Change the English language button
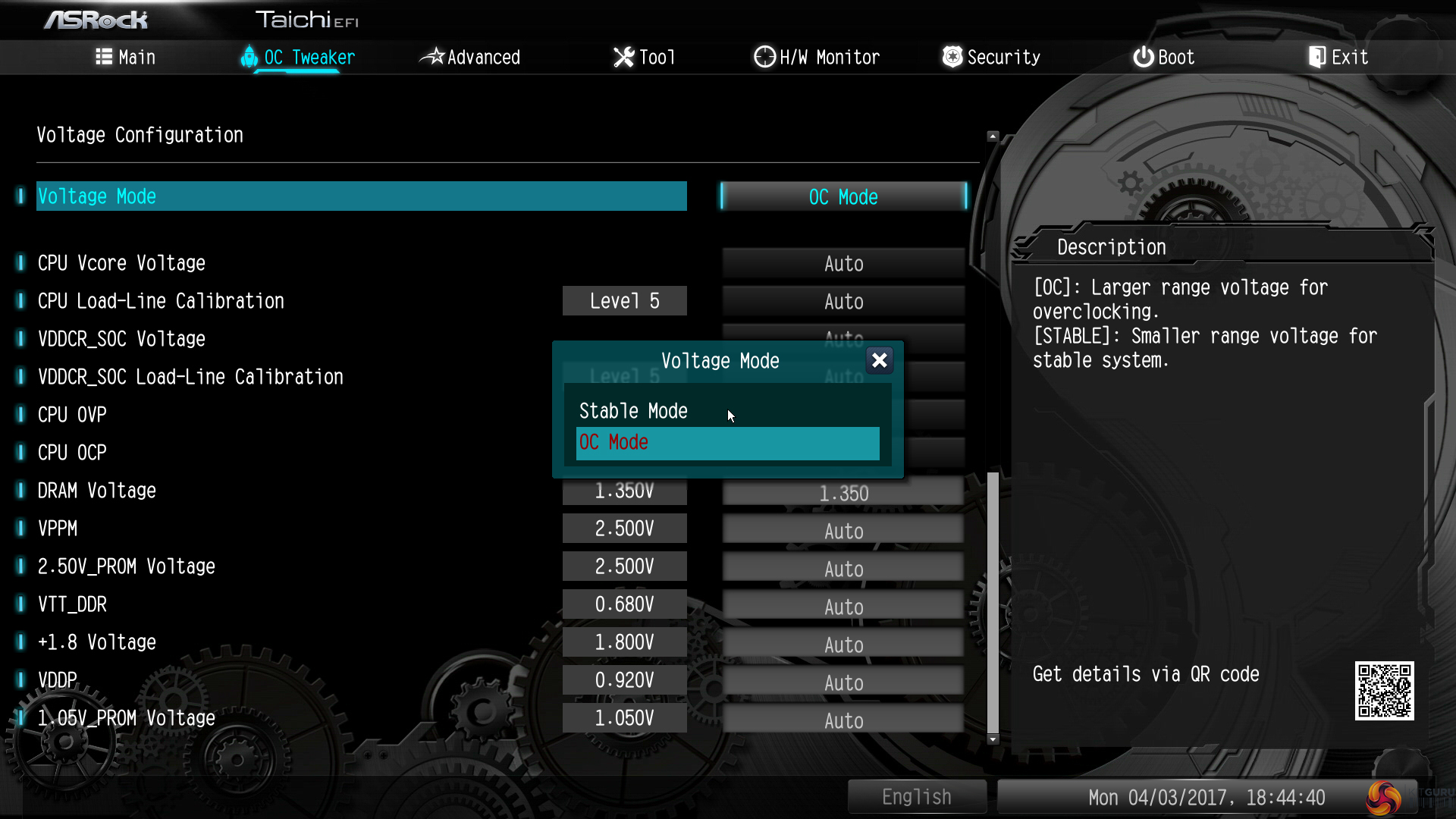The height and width of the screenshot is (819, 1456). coord(916,797)
